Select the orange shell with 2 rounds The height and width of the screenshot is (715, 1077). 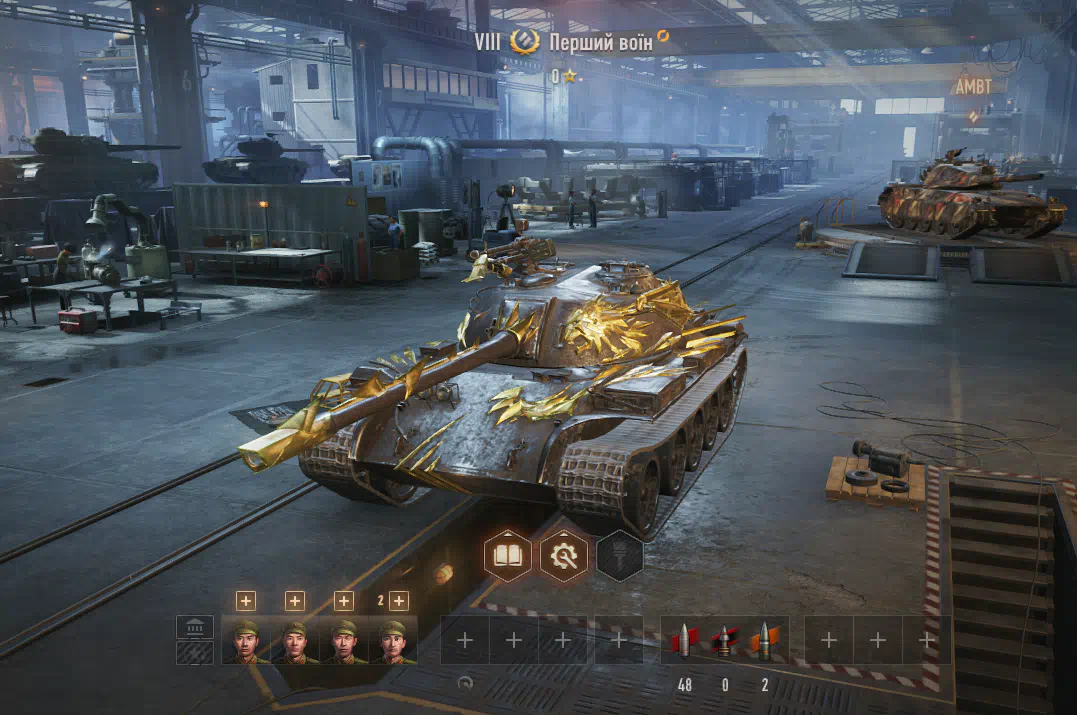click(x=763, y=641)
